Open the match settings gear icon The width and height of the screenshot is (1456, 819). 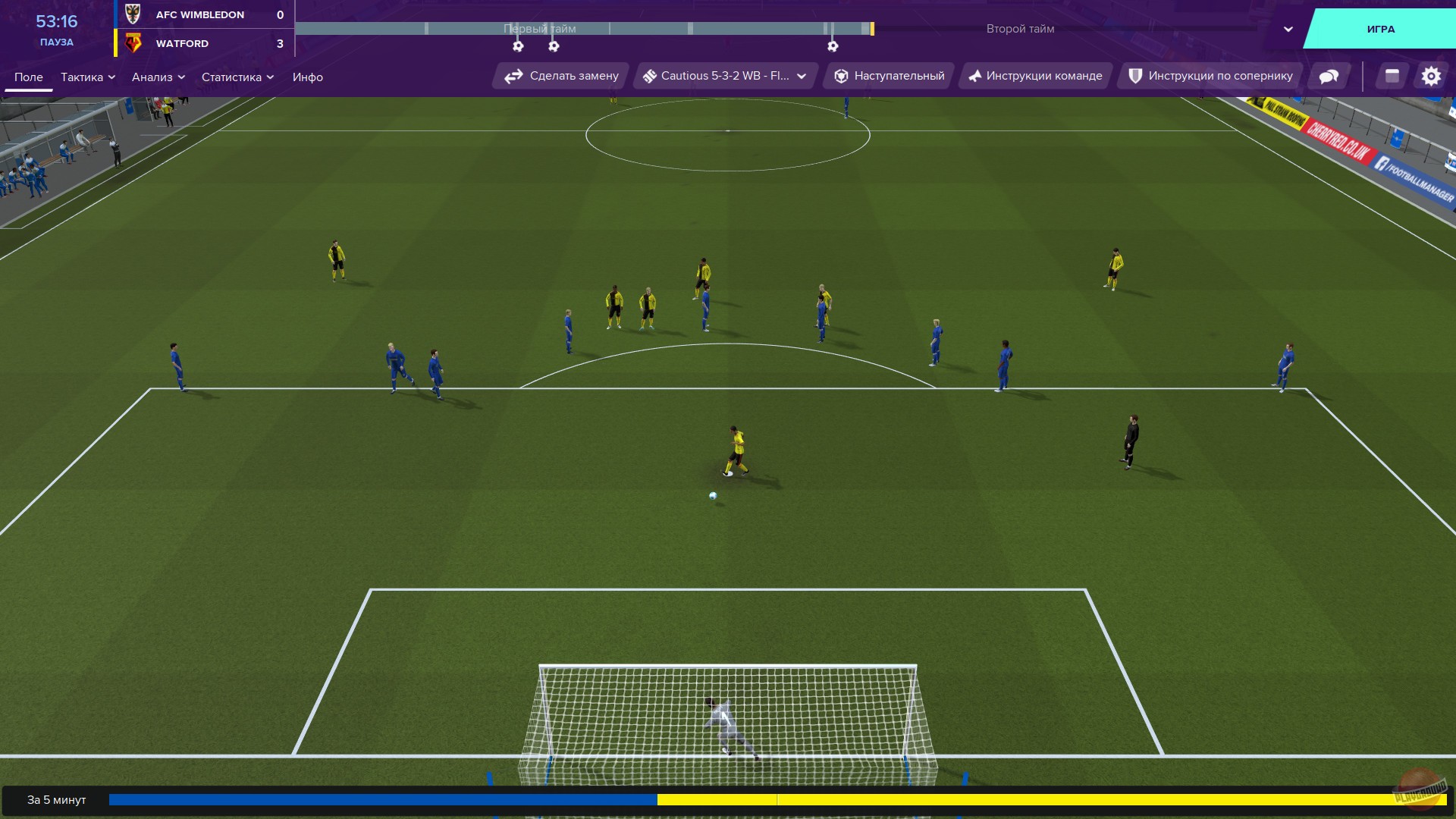1431,76
